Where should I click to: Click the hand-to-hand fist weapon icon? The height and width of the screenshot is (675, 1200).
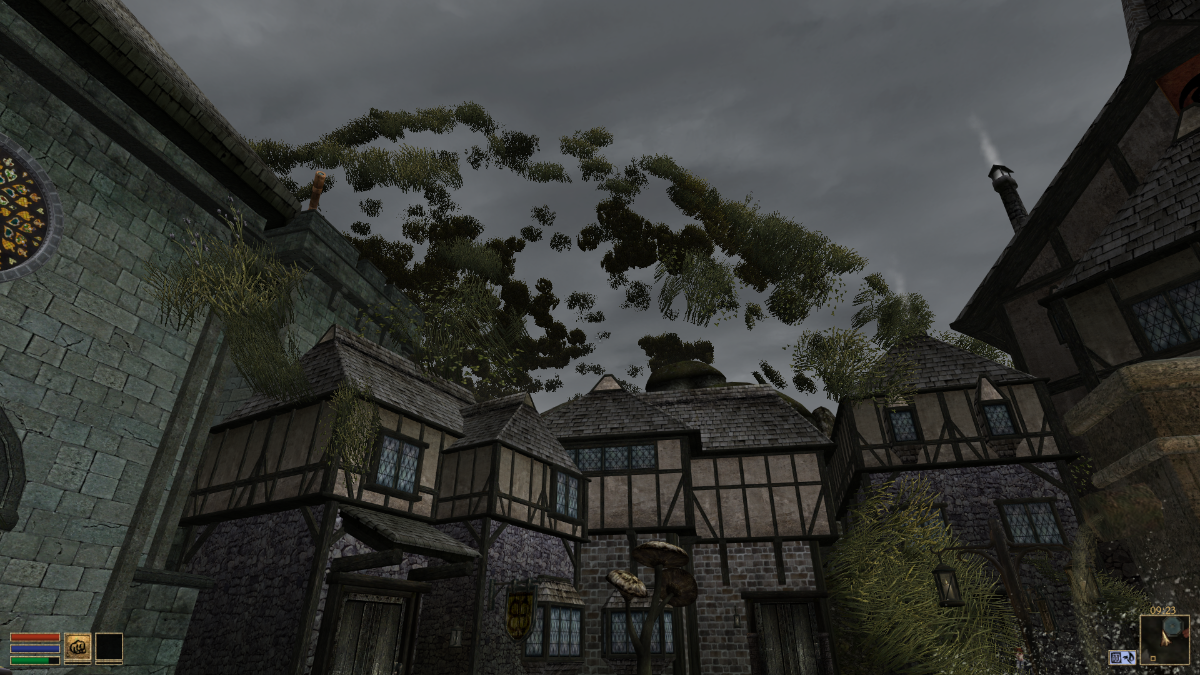(x=78, y=648)
